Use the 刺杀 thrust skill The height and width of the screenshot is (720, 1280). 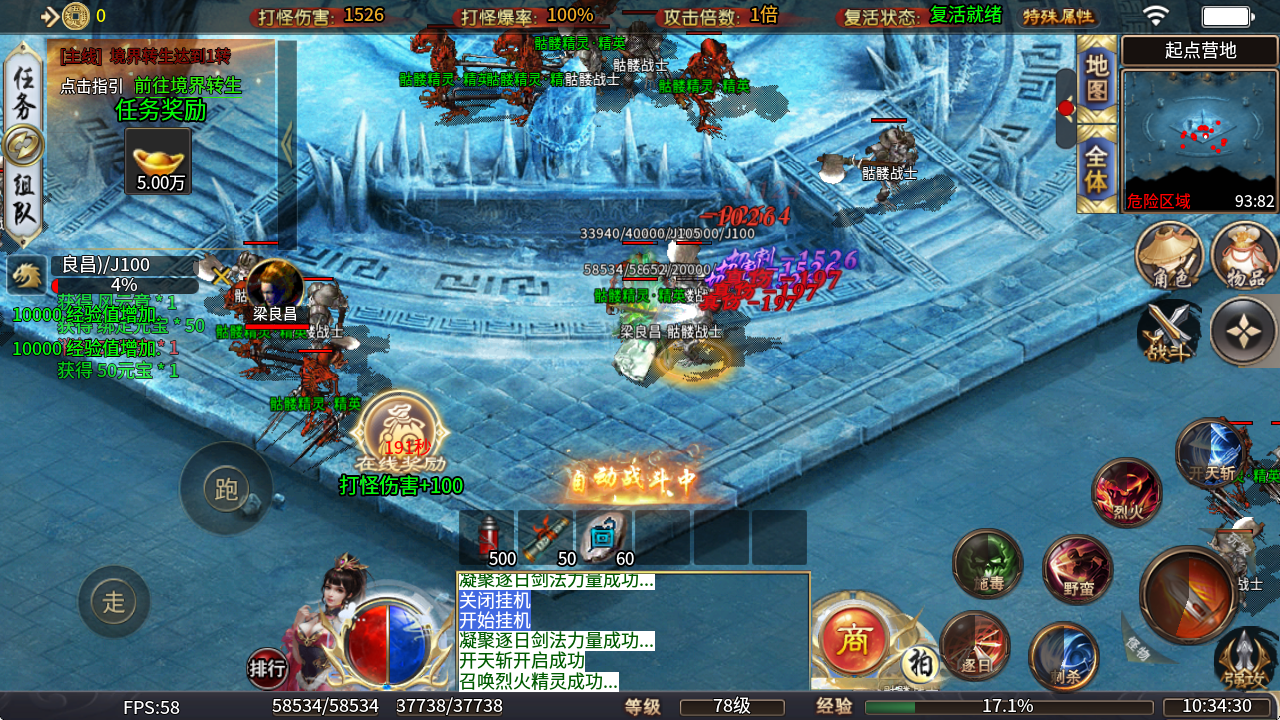point(1064,656)
